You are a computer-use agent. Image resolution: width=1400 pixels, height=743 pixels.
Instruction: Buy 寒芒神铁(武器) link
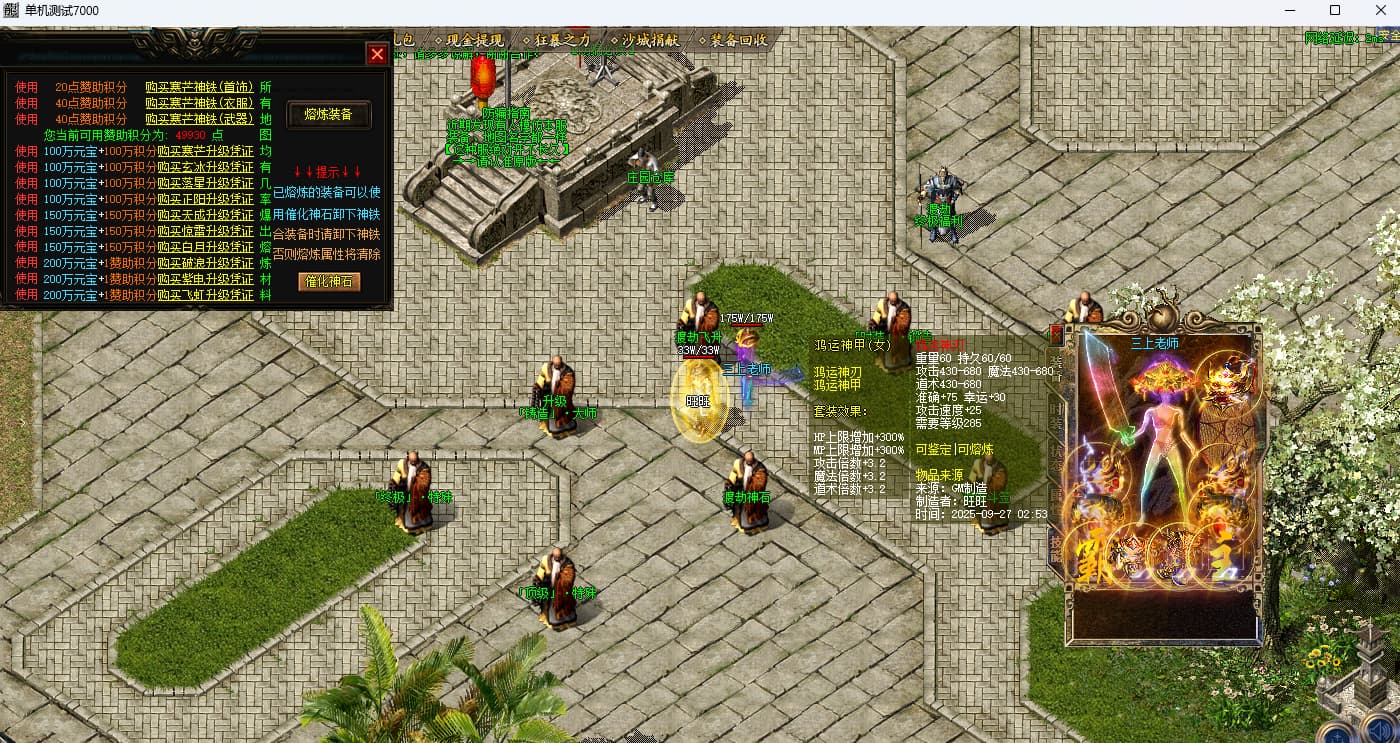[x=199, y=119]
